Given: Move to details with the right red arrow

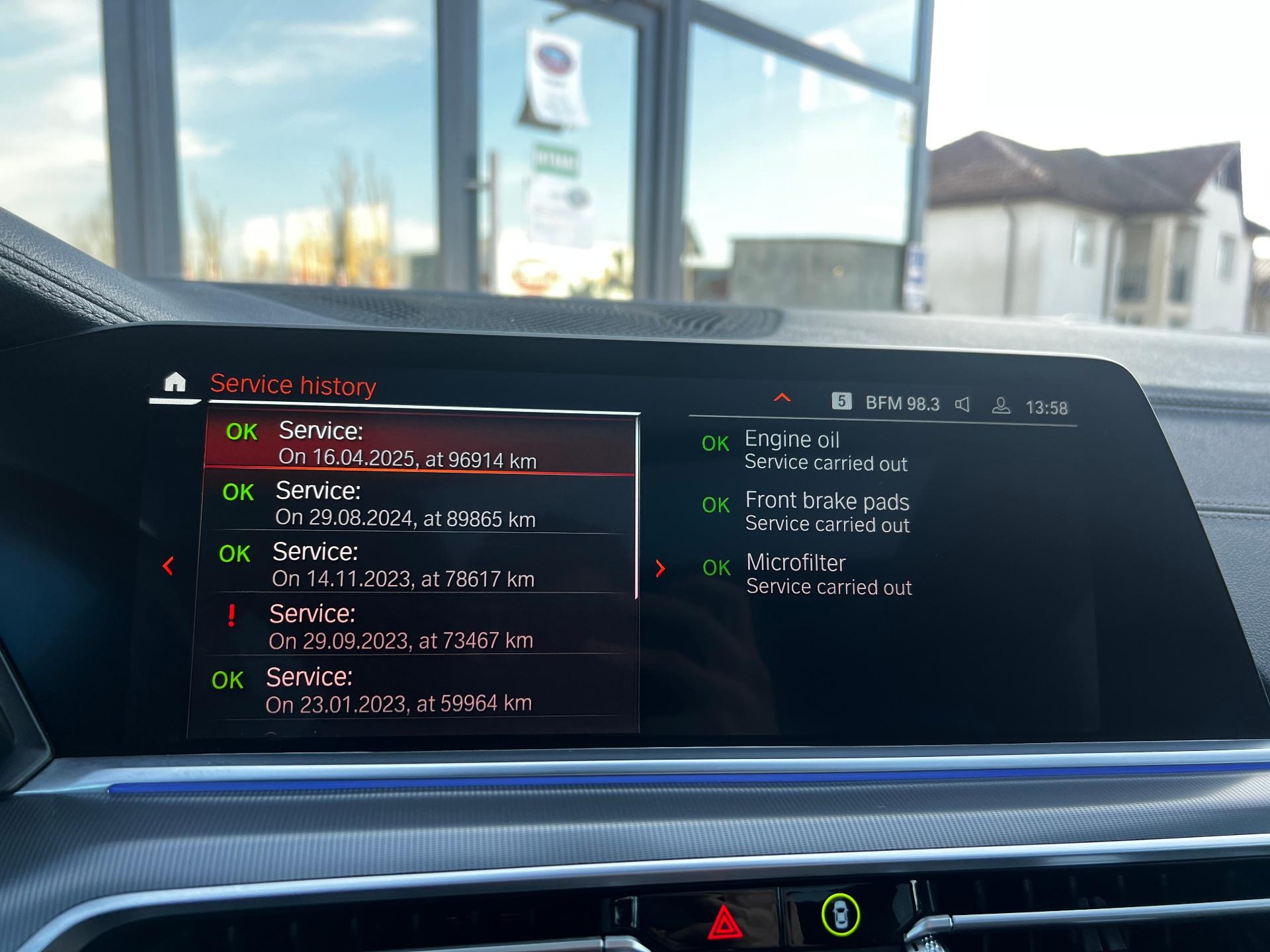Looking at the screenshot, I should [x=660, y=569].
